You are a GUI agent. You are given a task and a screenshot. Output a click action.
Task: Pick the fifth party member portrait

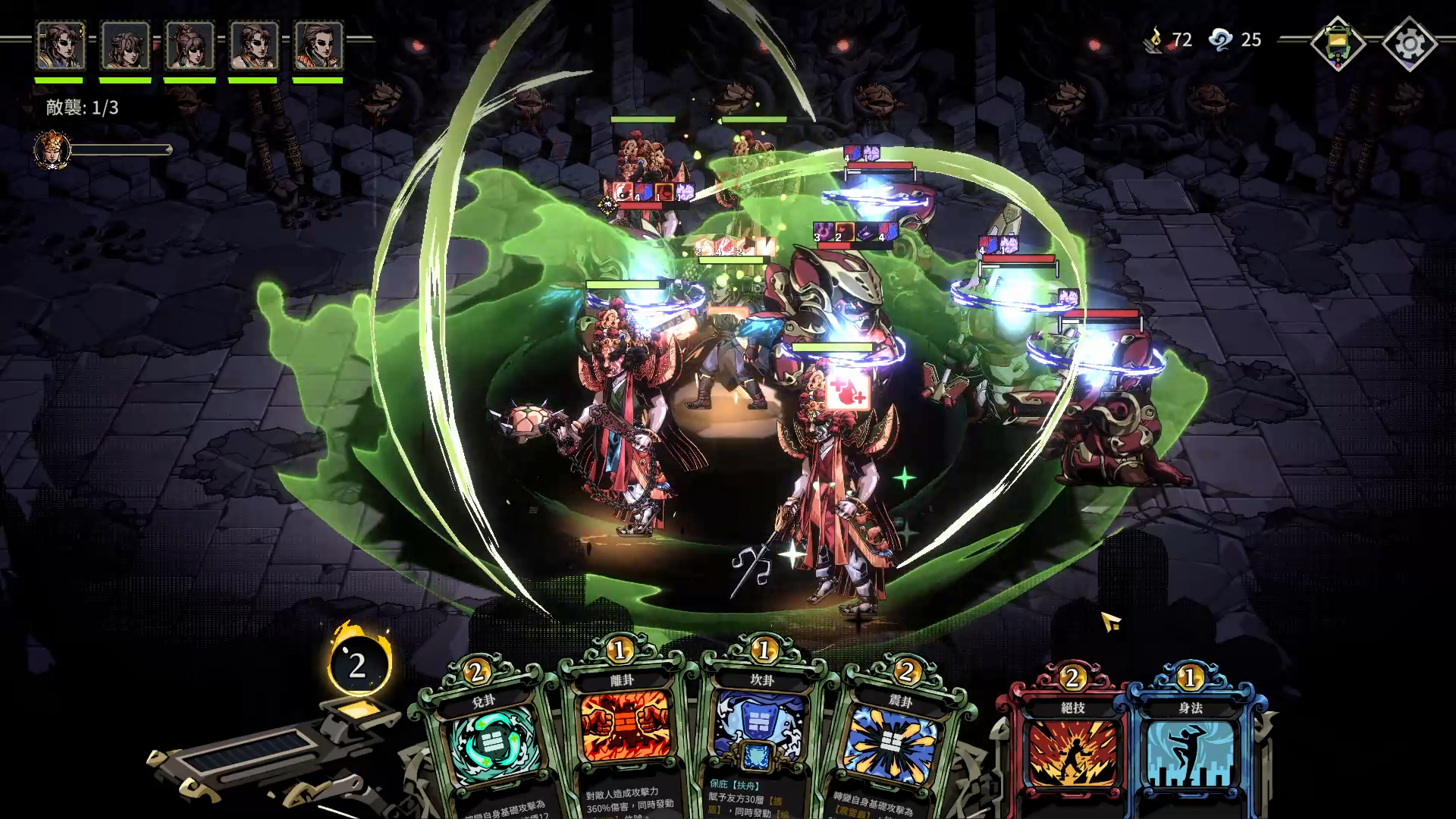coord(318,45)
